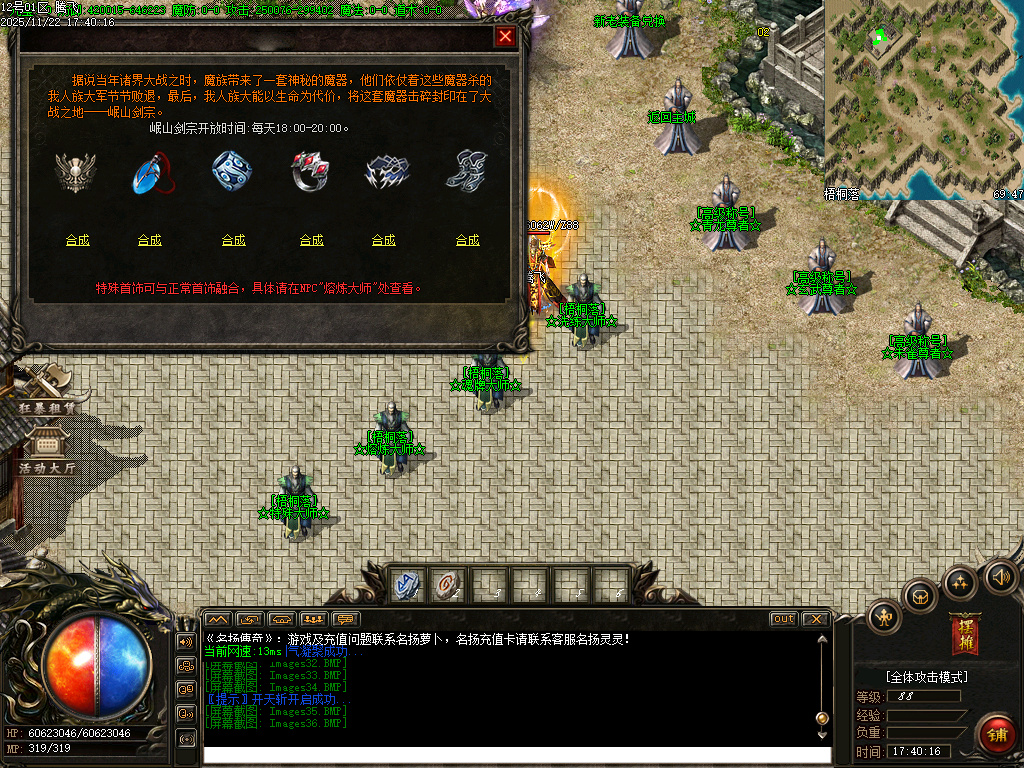Click 合成 under the winged helmet icon
This screenshot has width=1024, height=768.
pyautogui.click(x=77, y=240)
